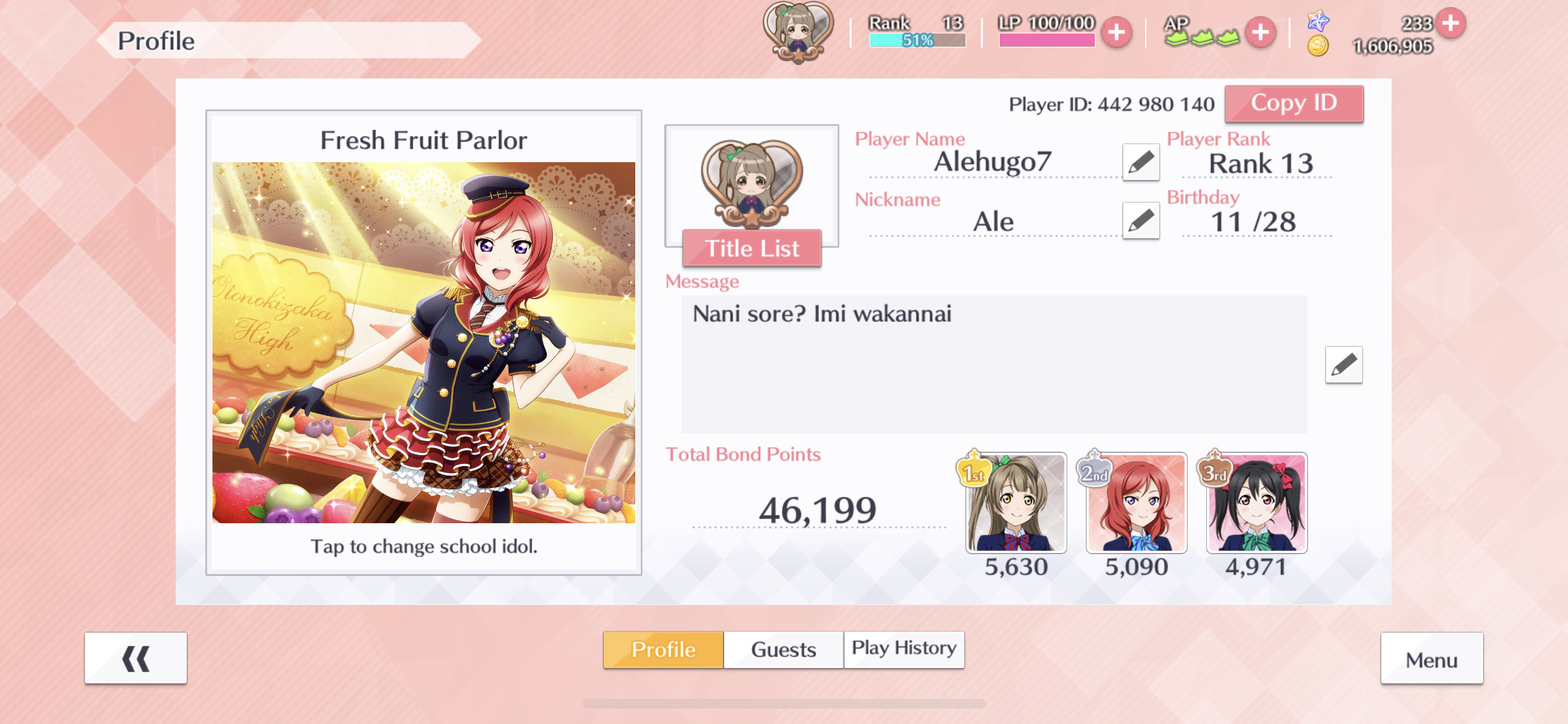This screenshot has height=724, width=1568.
Task: Refill LP with the plus button
Action: (1117, 32)
